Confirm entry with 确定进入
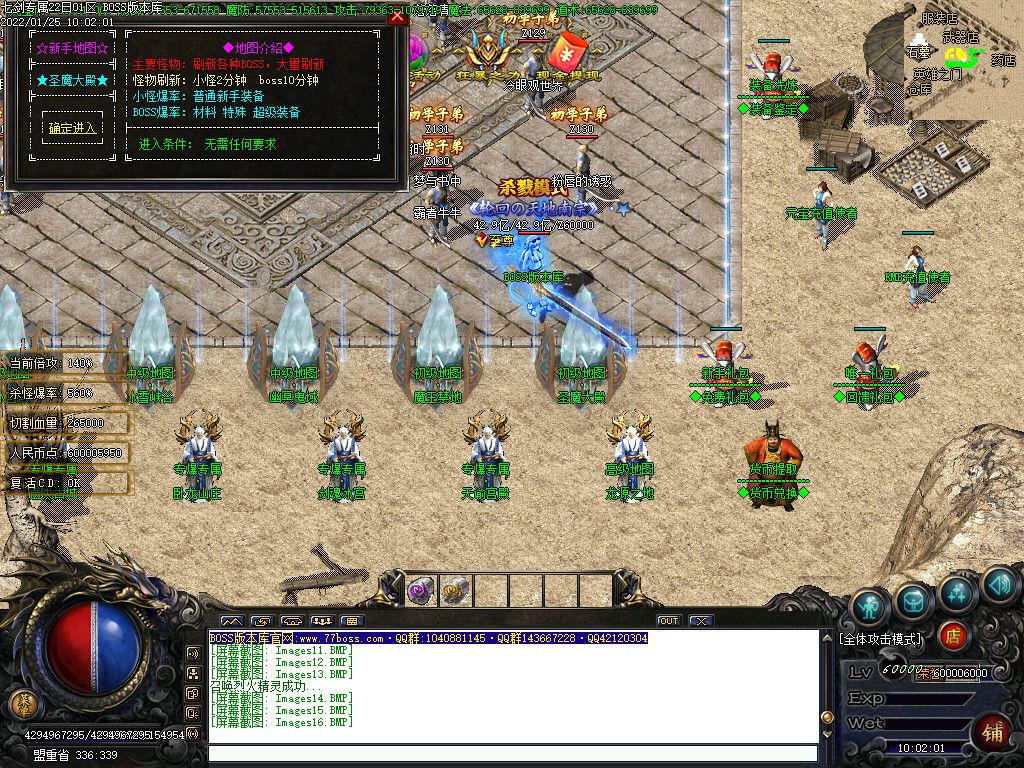Screen dimensions: 1024x768 72,128
